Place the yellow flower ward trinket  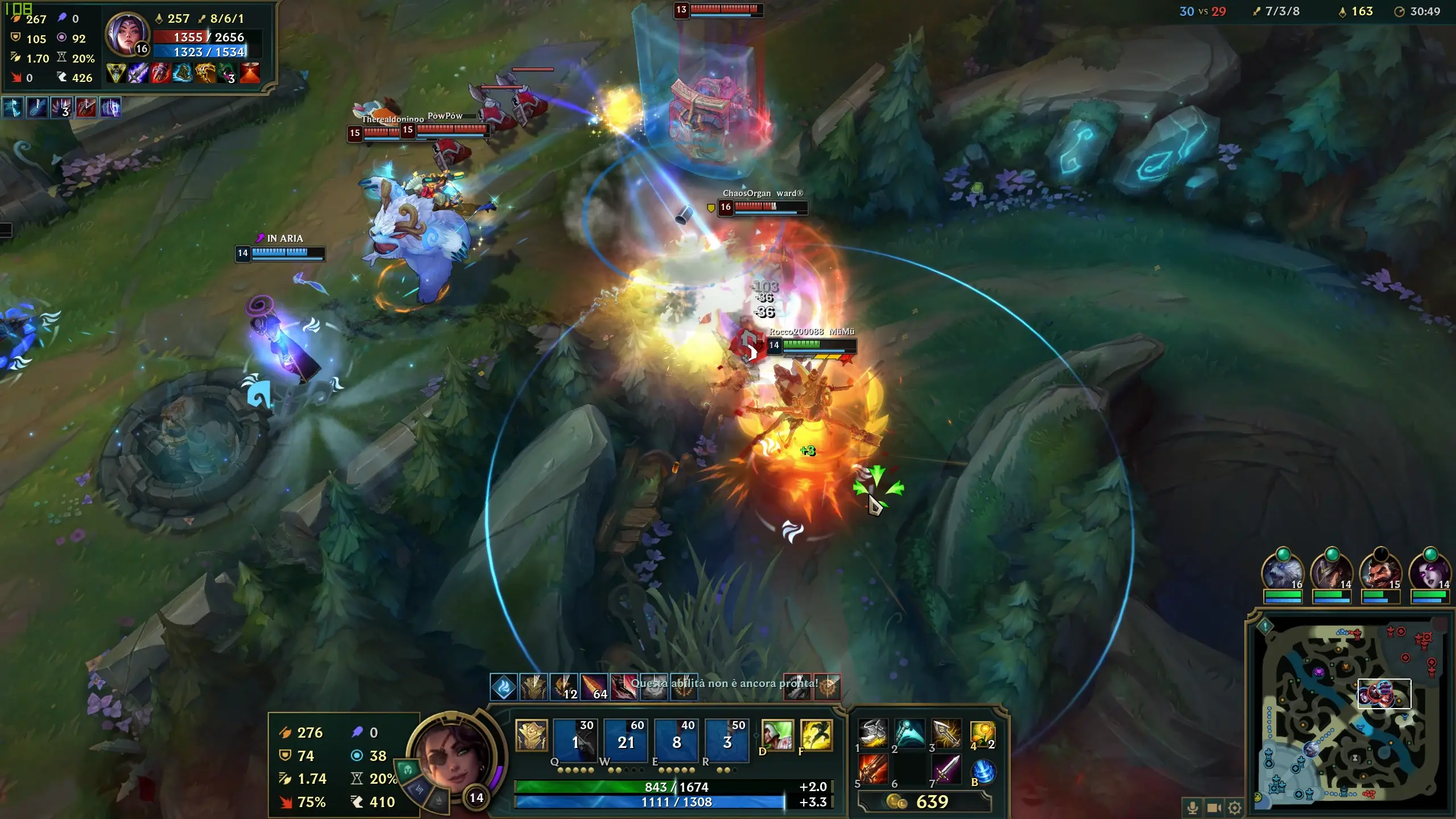tap(982, 734)
